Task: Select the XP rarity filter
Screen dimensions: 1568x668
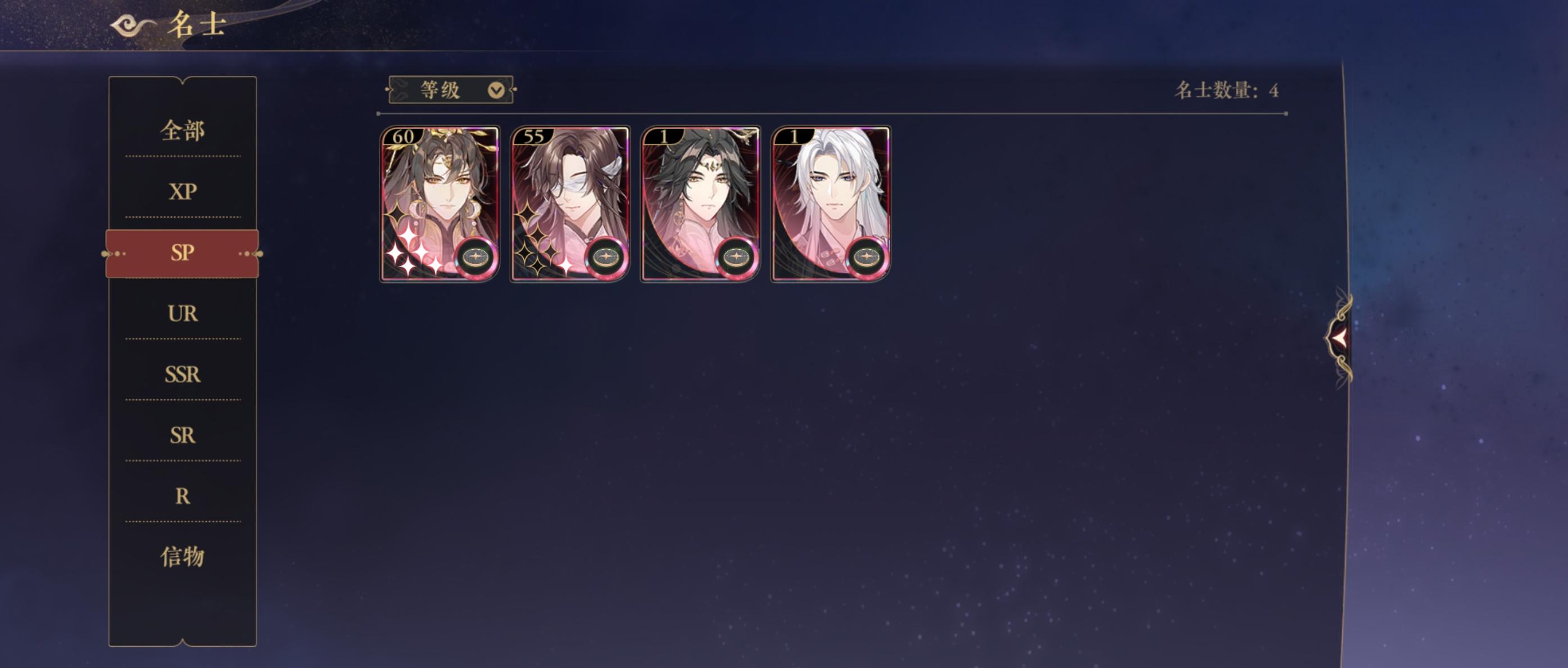Action: pyautogui.click(x=183, y=192)
